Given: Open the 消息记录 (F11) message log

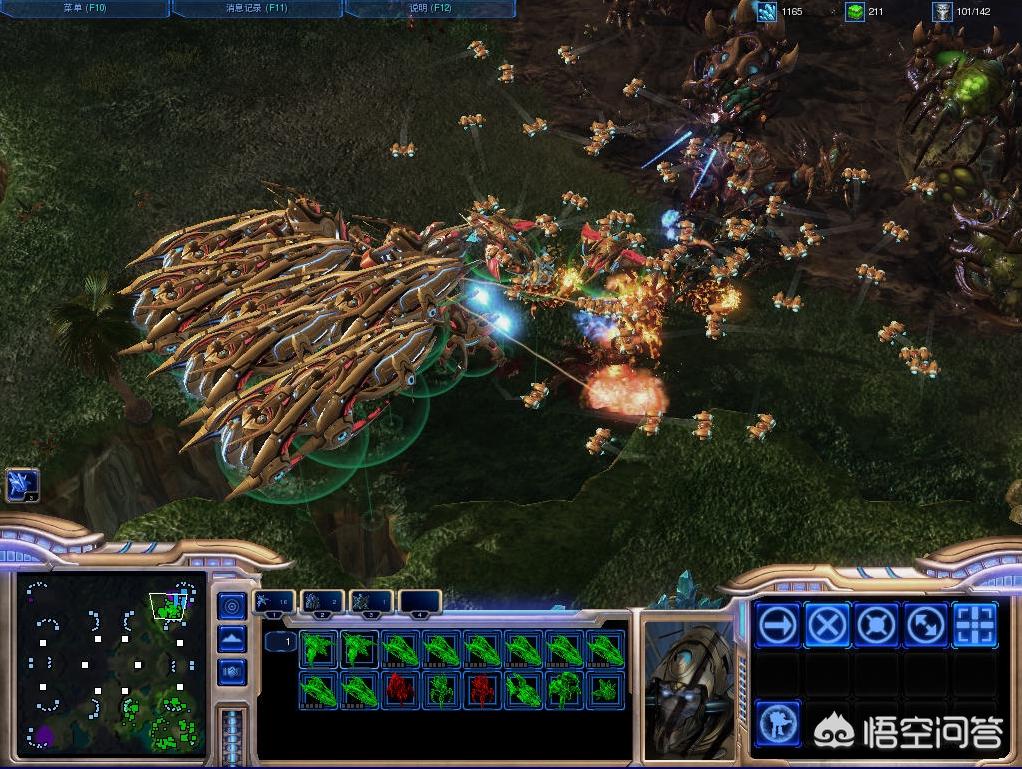Looking at the screenshot, I should coord(258,8).
